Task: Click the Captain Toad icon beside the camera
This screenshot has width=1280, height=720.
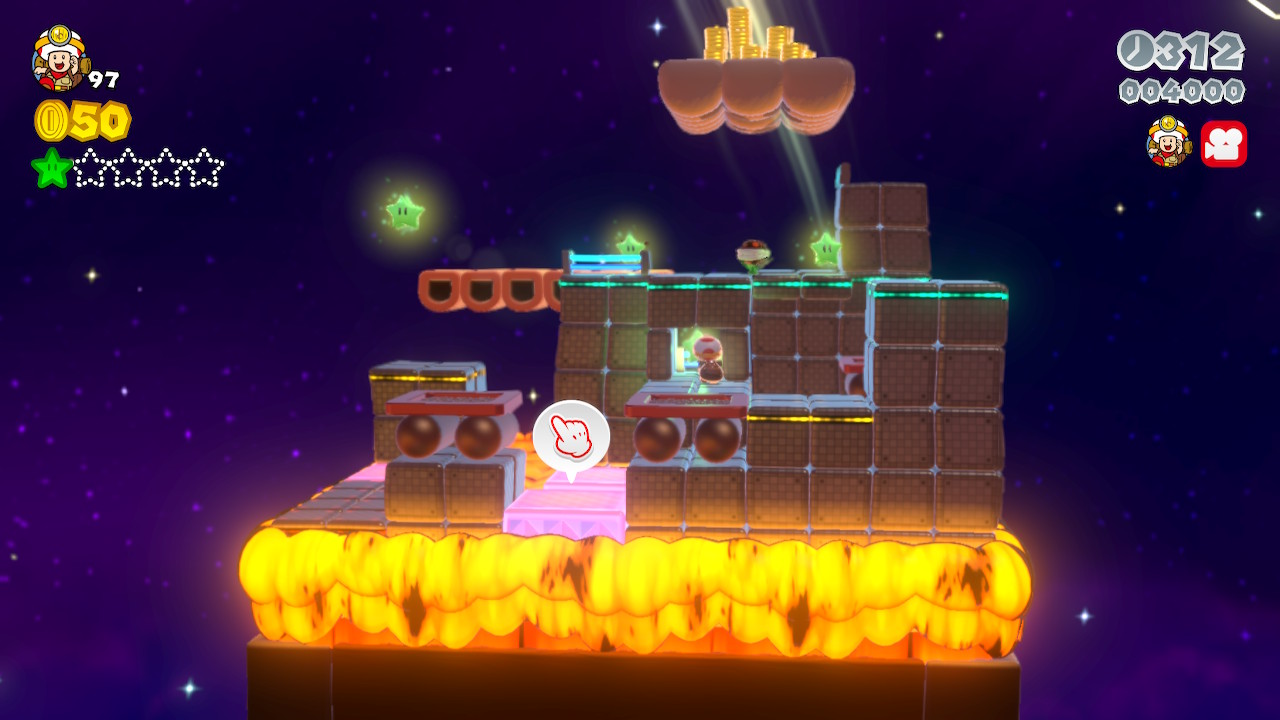Action: point(1168,142)
